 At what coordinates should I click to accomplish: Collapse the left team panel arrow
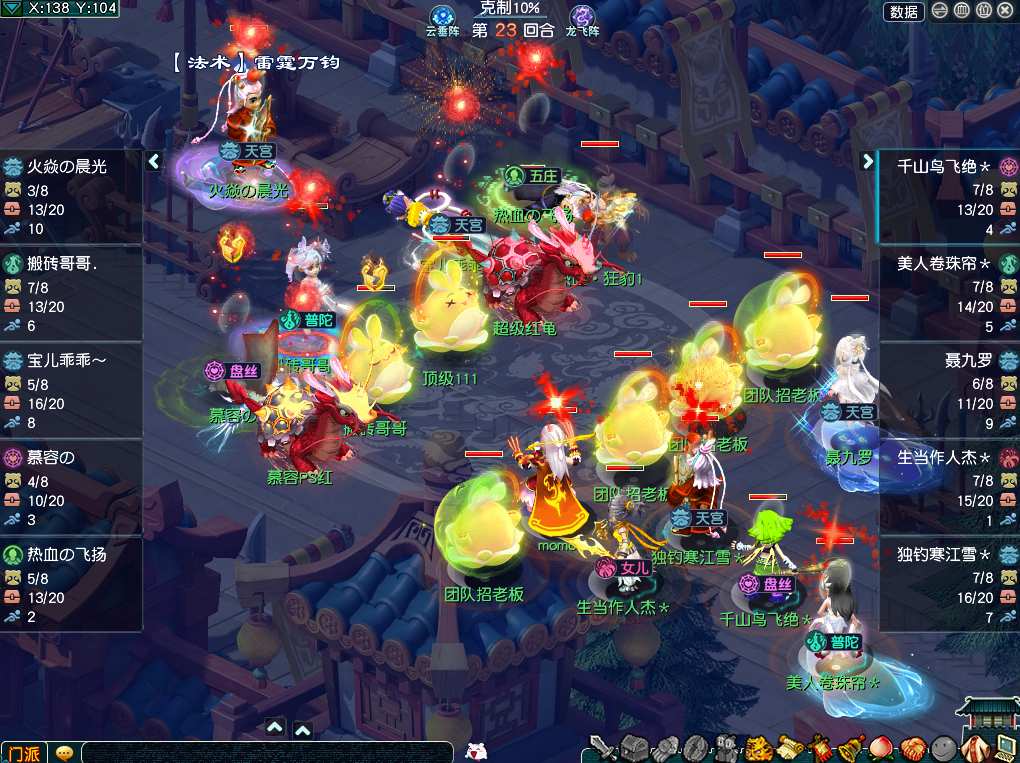[154, 161]
